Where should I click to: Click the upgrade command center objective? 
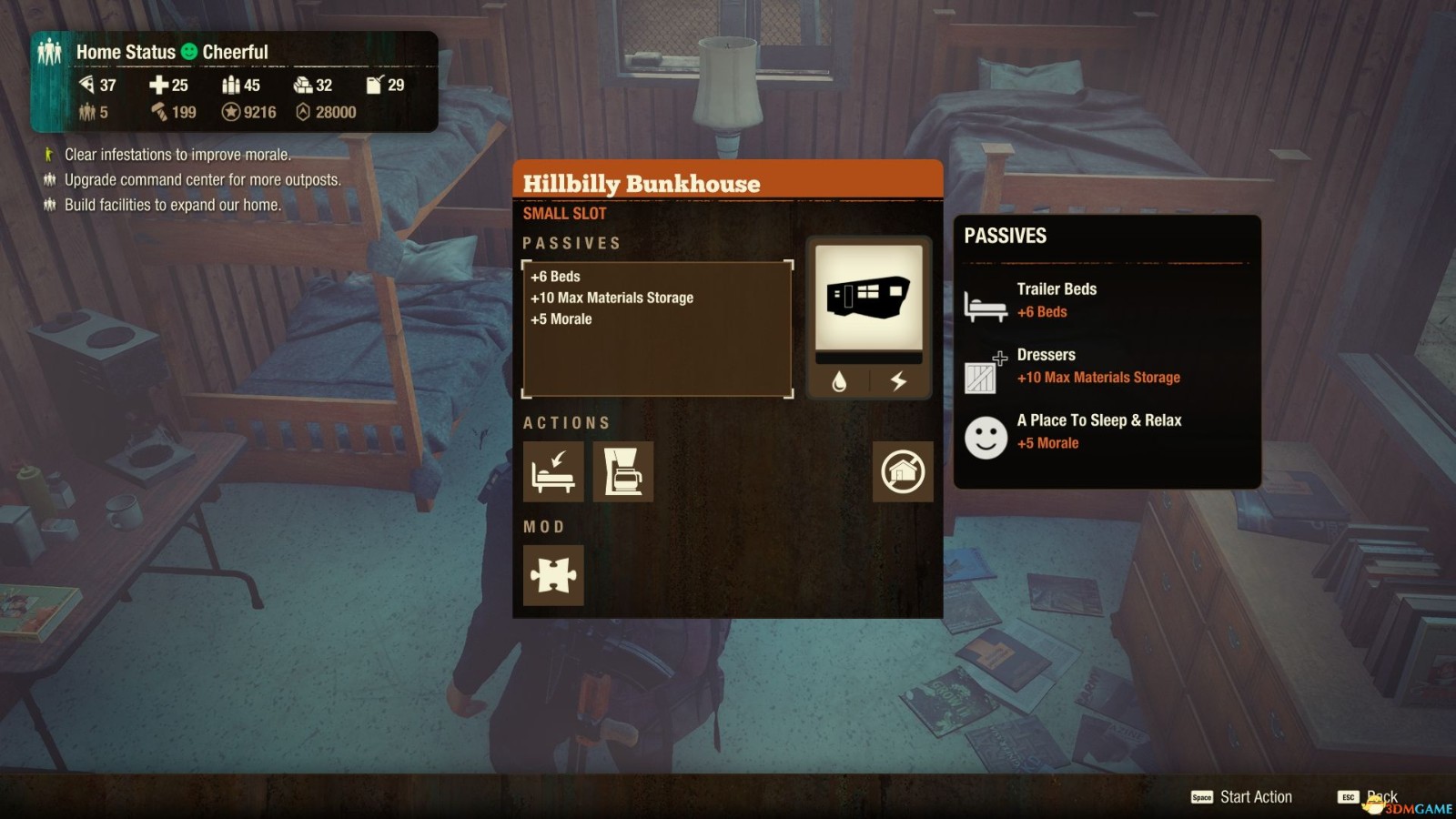[202, 180]
